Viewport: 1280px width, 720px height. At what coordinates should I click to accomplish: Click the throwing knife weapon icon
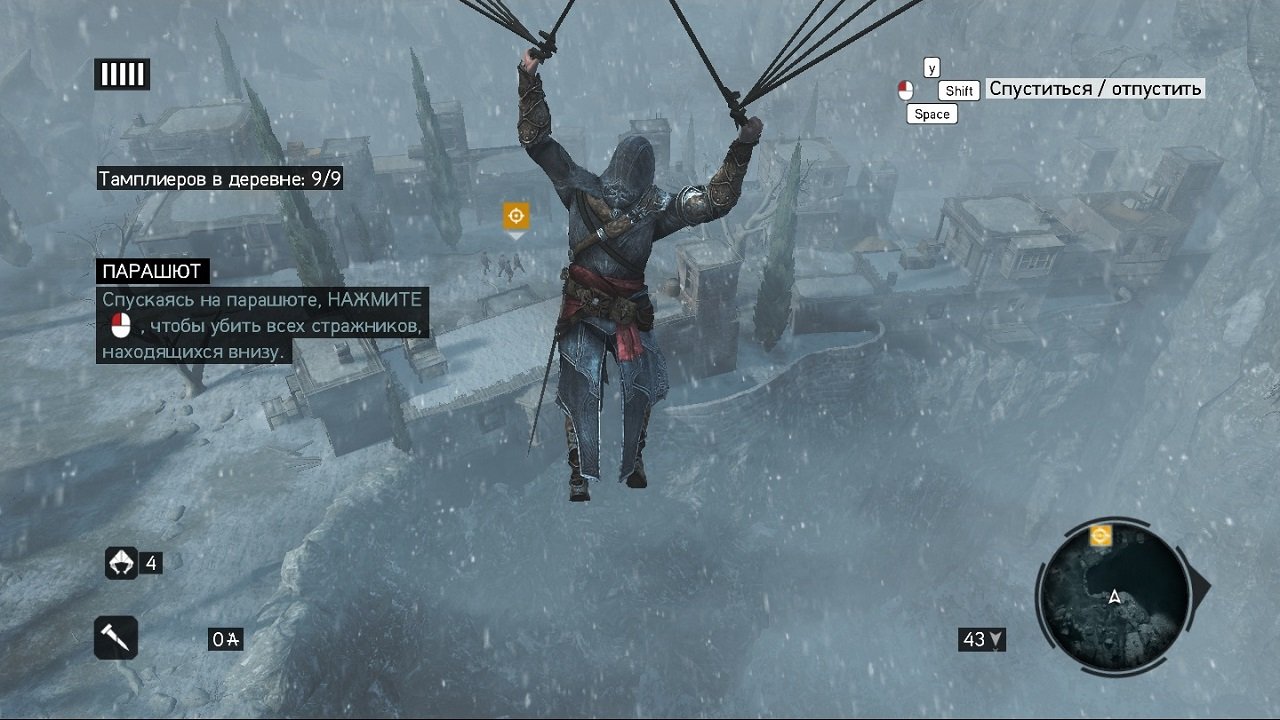[115, 637]
